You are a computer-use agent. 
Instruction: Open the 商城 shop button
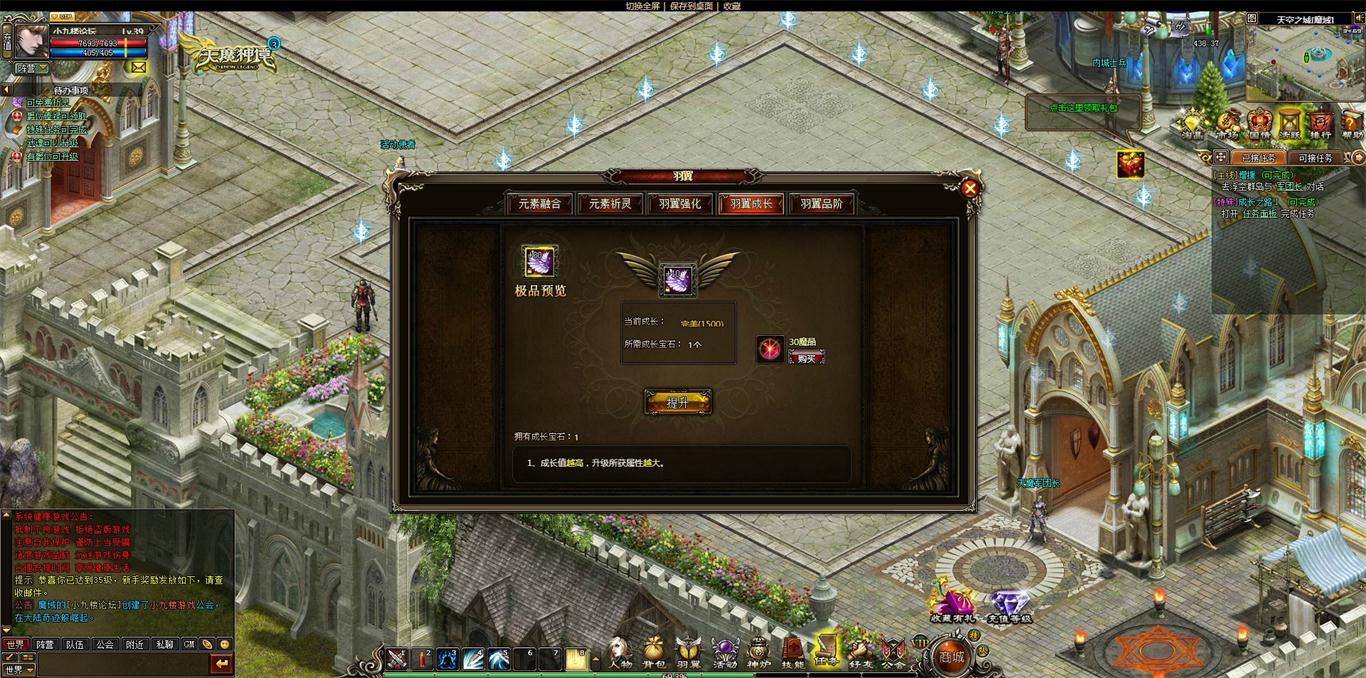coord(950,657)
